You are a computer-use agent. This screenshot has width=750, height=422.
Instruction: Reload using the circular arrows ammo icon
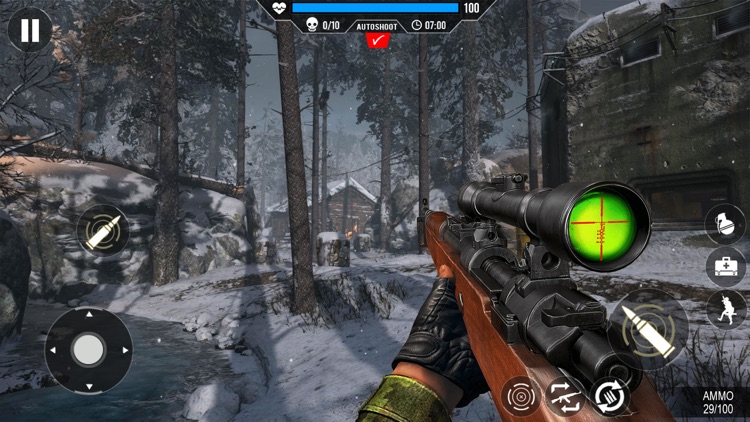tap(608, 396)
